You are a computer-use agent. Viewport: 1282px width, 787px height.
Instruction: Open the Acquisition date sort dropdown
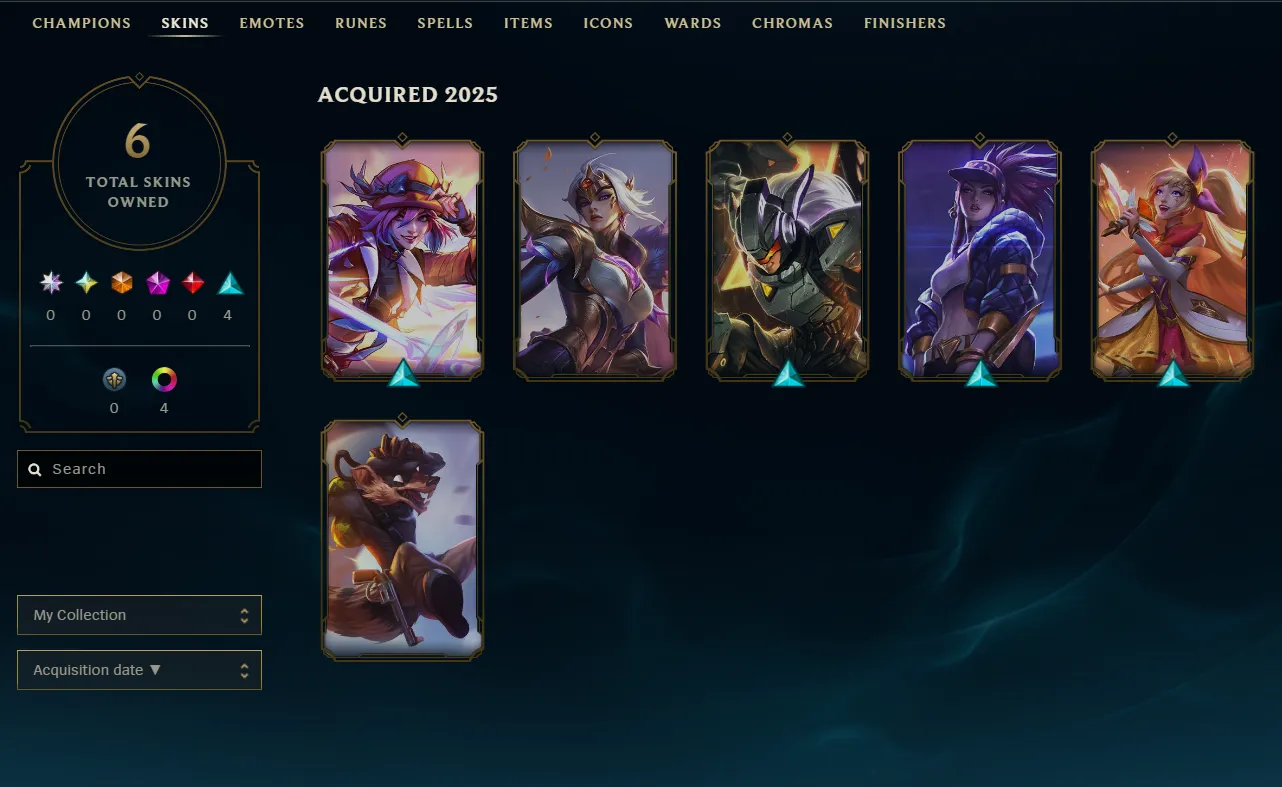tap(139, 670)
